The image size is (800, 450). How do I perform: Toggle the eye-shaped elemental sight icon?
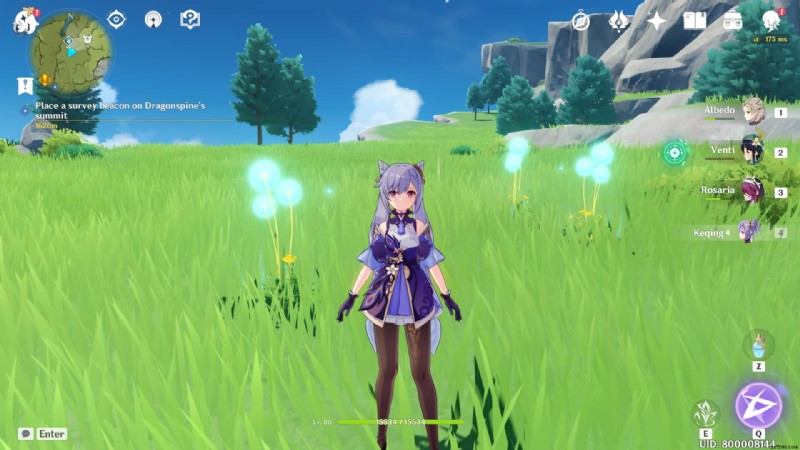(x=117, y=19)
